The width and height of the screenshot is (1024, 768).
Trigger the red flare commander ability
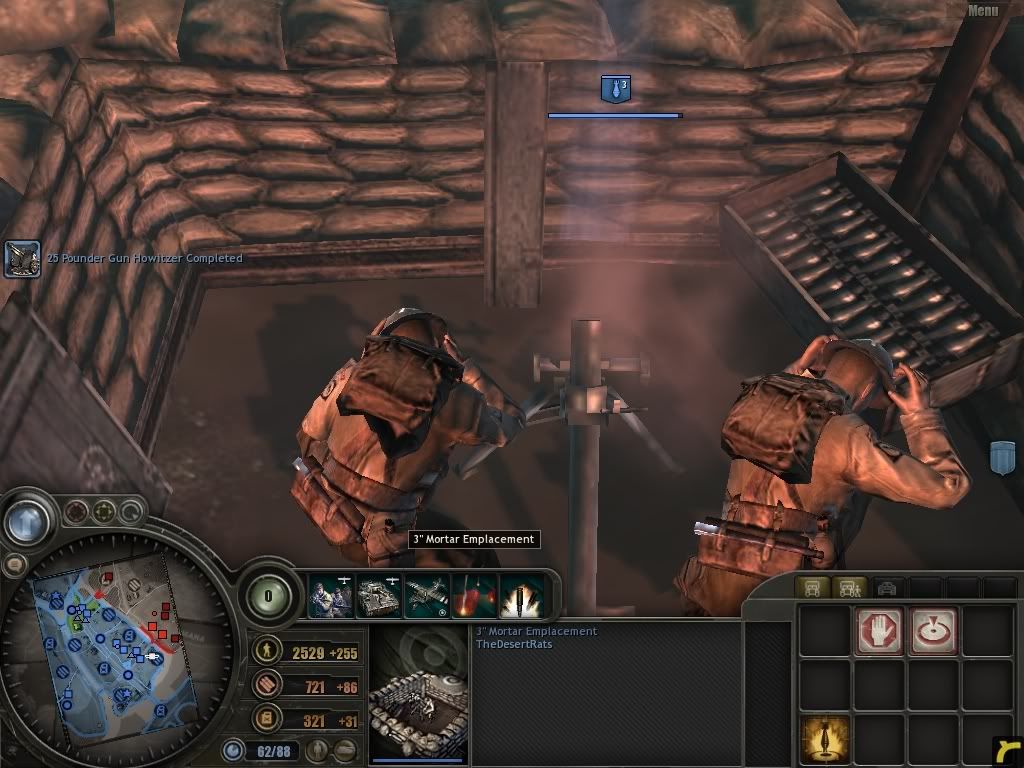[x=474, y=597]
